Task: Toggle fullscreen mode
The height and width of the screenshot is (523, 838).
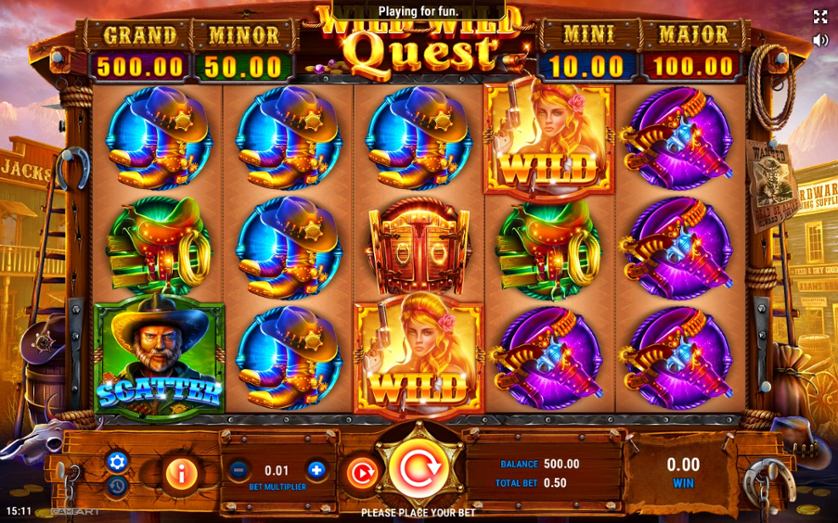Action: (x=820, y=18)
